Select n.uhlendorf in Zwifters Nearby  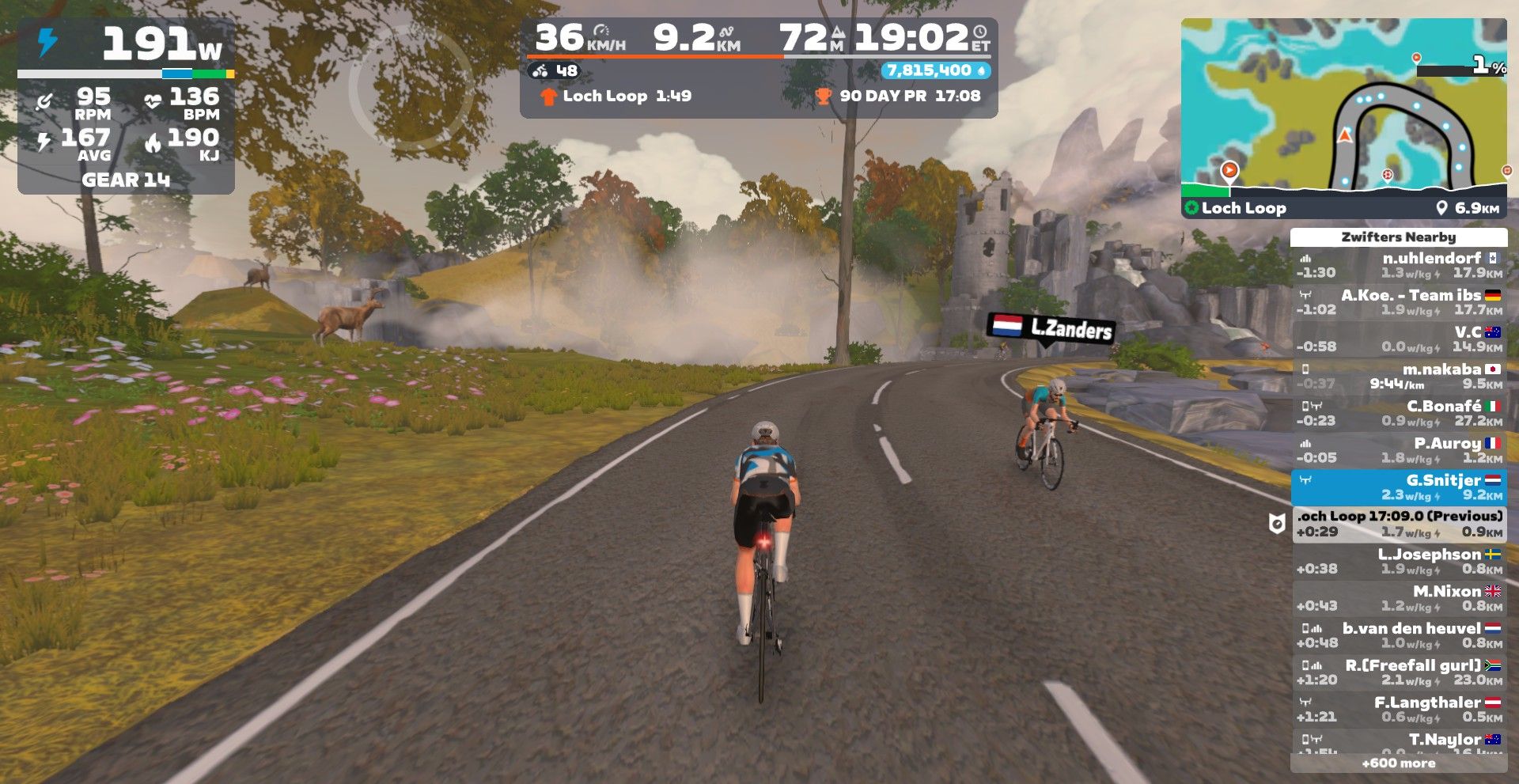coord(1398,265)
